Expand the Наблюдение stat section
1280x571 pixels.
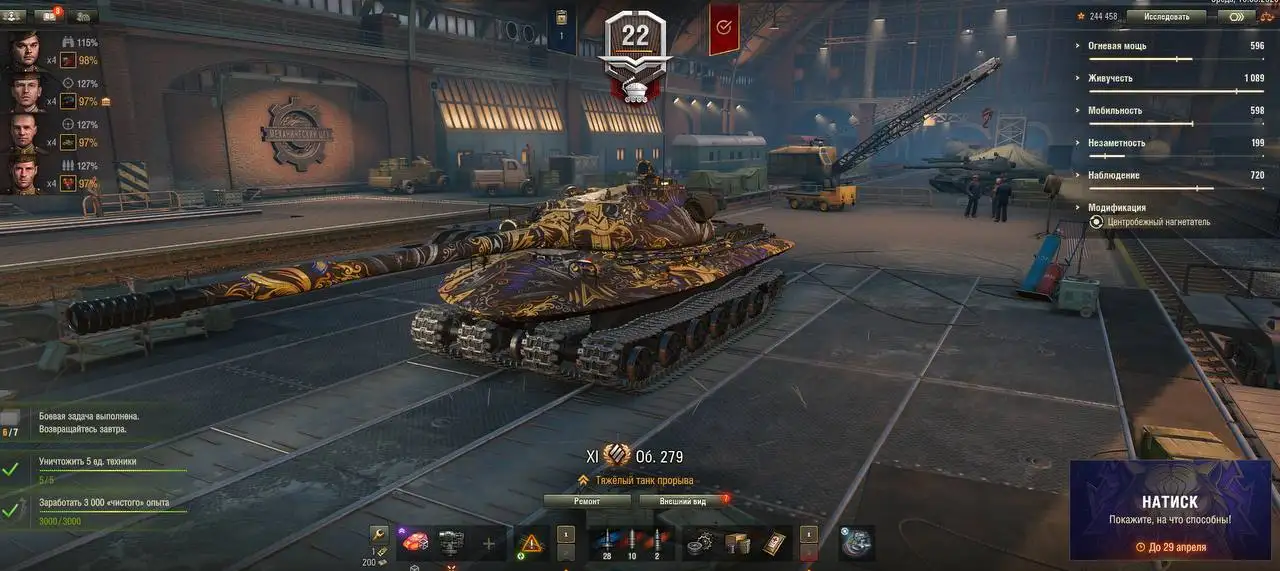[1114, 175]
